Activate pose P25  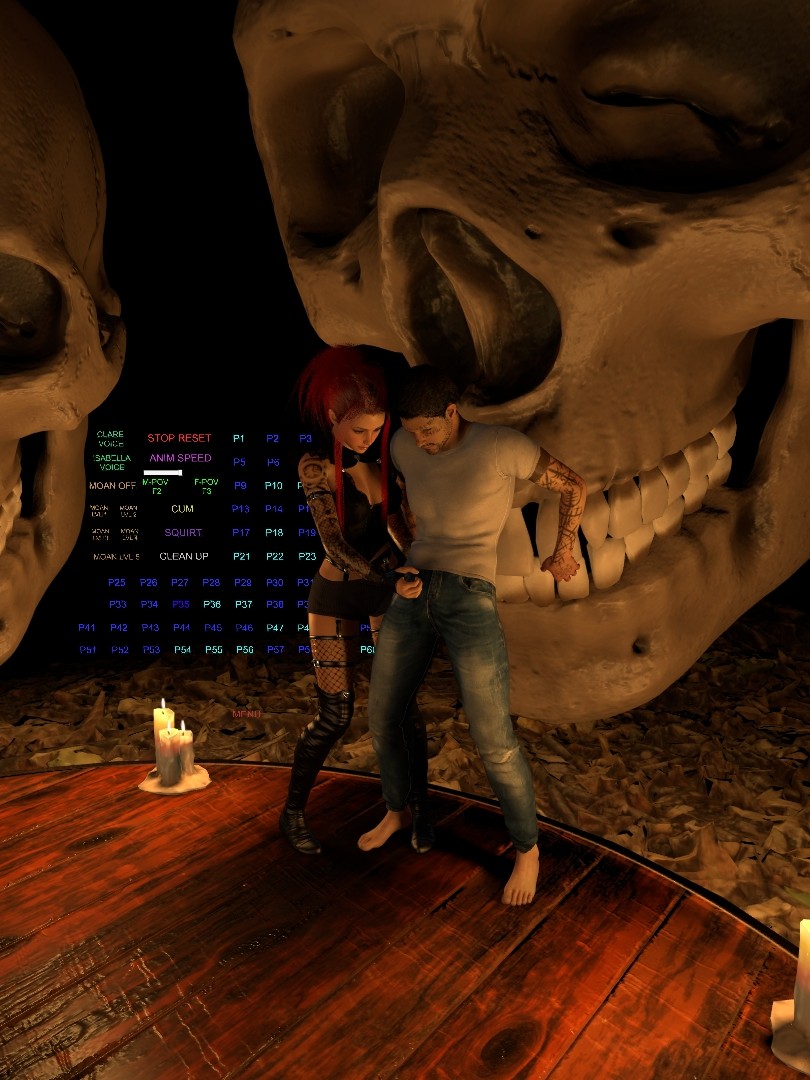point(117,582)
